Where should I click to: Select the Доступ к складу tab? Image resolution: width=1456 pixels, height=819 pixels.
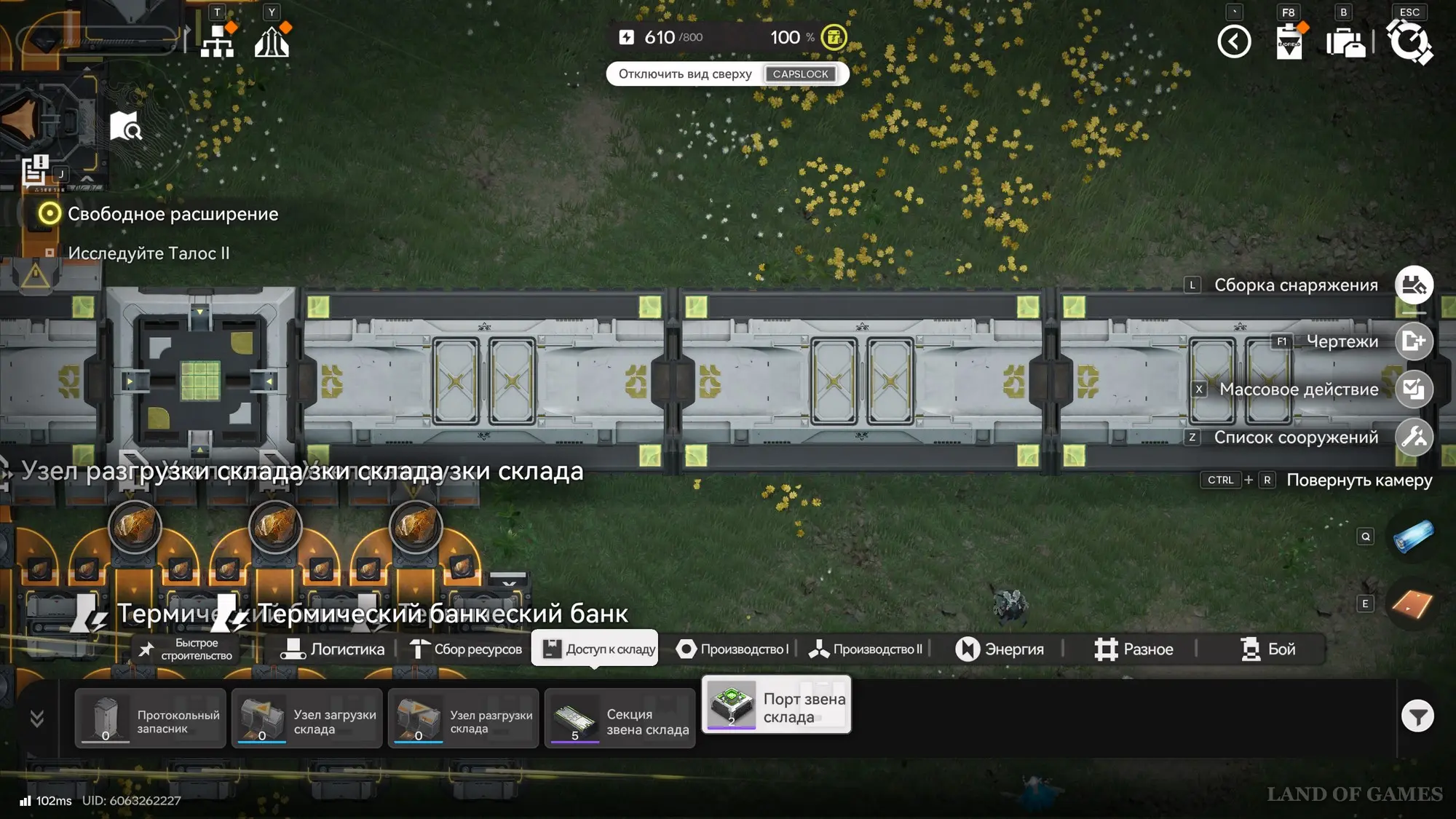click(596, 649)
